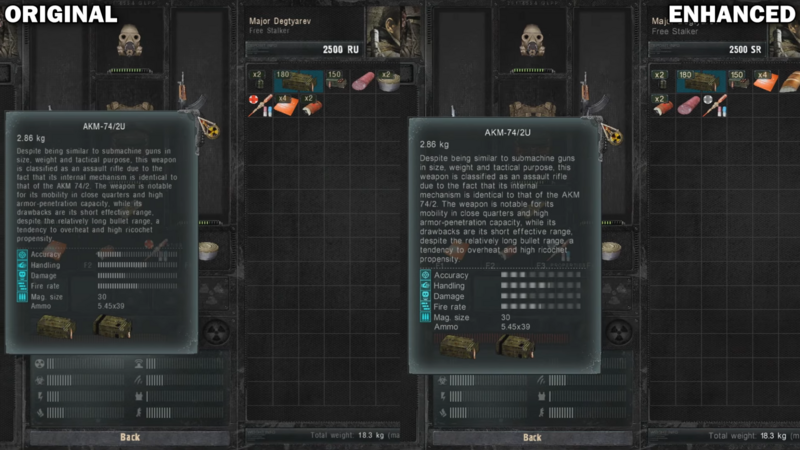This screenshot has height=450, width=800.
Task: Select the gas mask helmet slot in Enhanced view
Action: tap(532, 40)
